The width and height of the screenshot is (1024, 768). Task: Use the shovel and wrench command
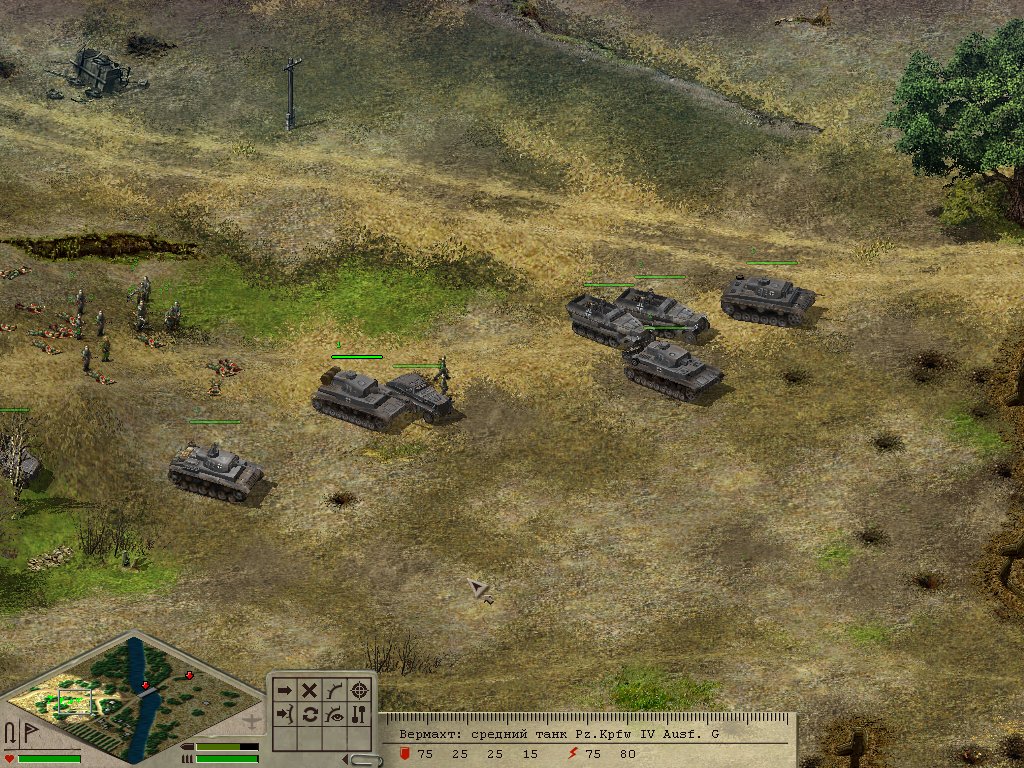(x=360, y=714)
